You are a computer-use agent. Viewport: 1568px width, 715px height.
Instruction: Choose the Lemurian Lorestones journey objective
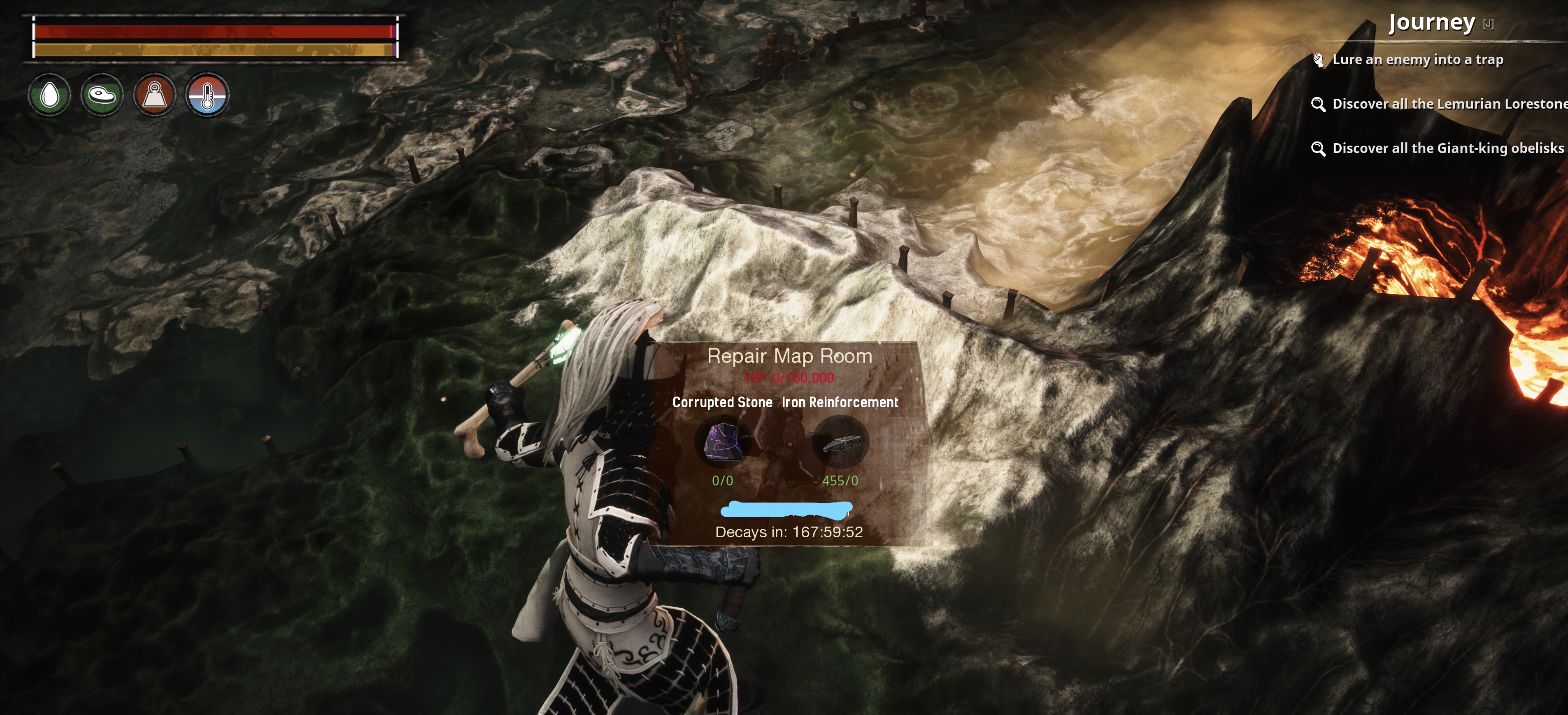[x=1449, y=104]
